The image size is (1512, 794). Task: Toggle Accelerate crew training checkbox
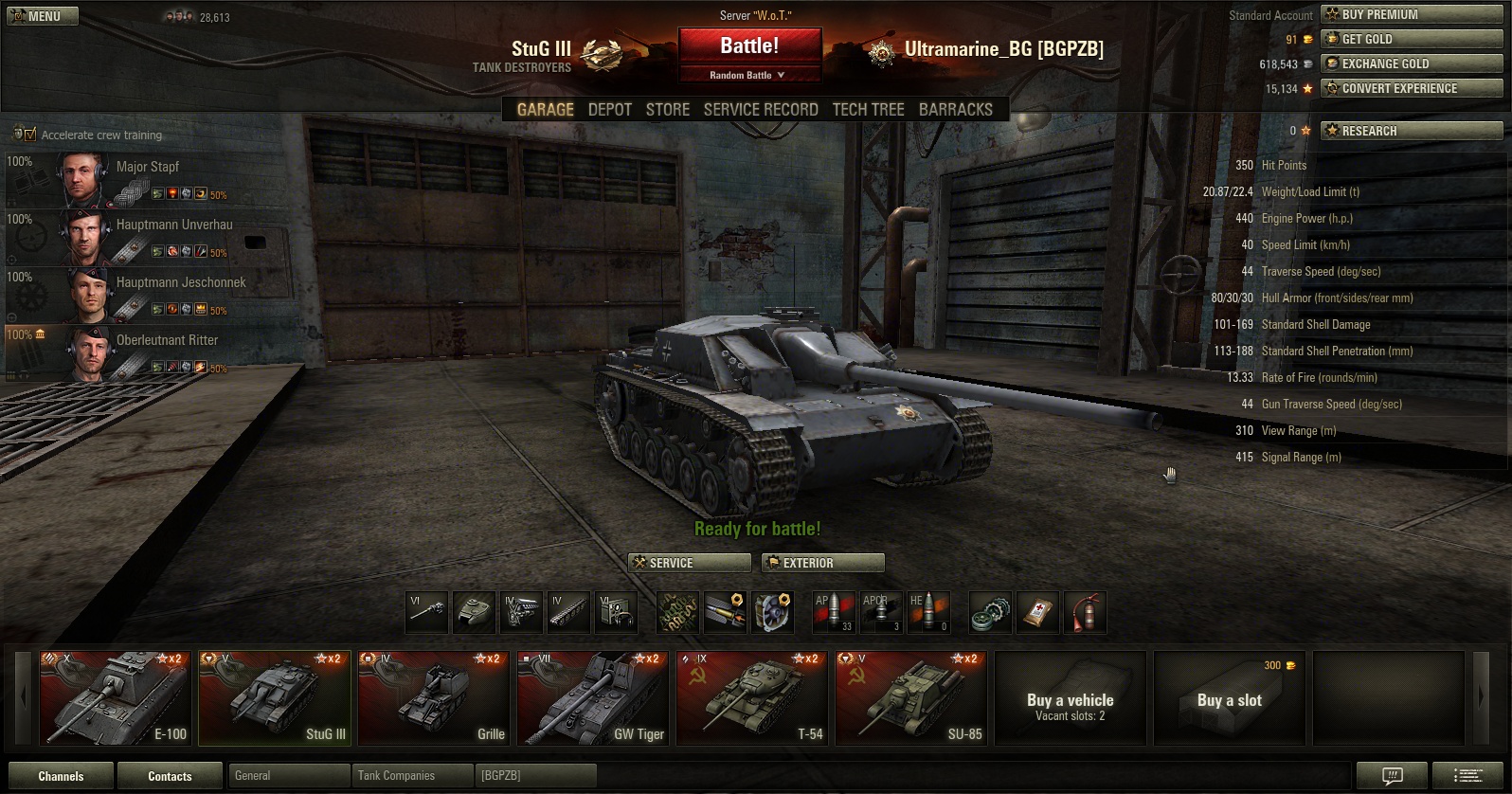[x=30, y=135]
